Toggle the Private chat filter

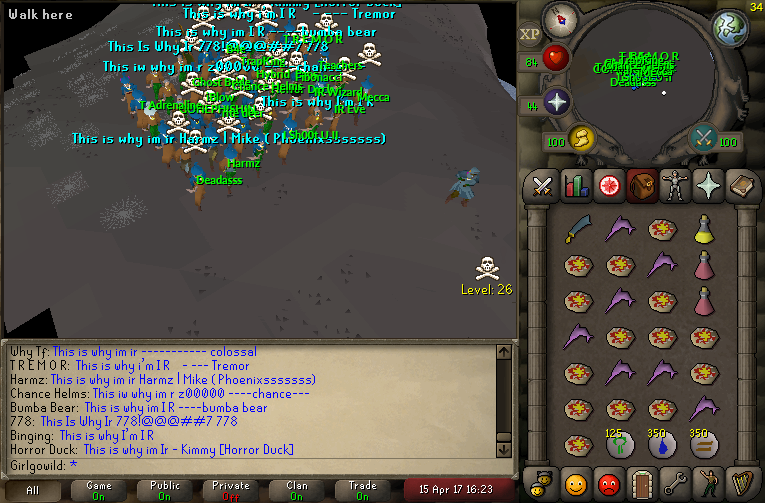230,490
